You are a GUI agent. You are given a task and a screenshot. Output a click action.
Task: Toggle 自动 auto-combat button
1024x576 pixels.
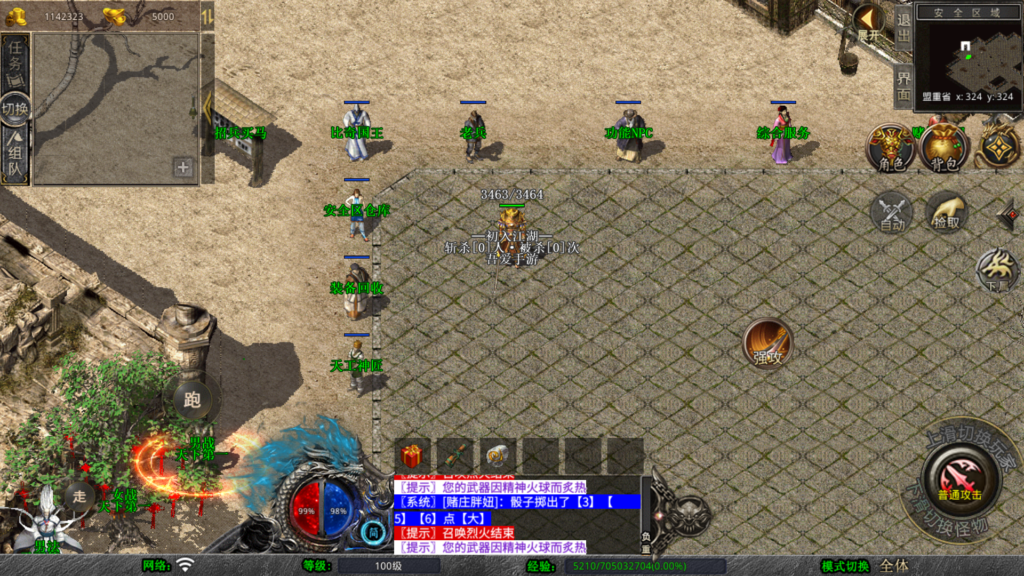point(891,212)
